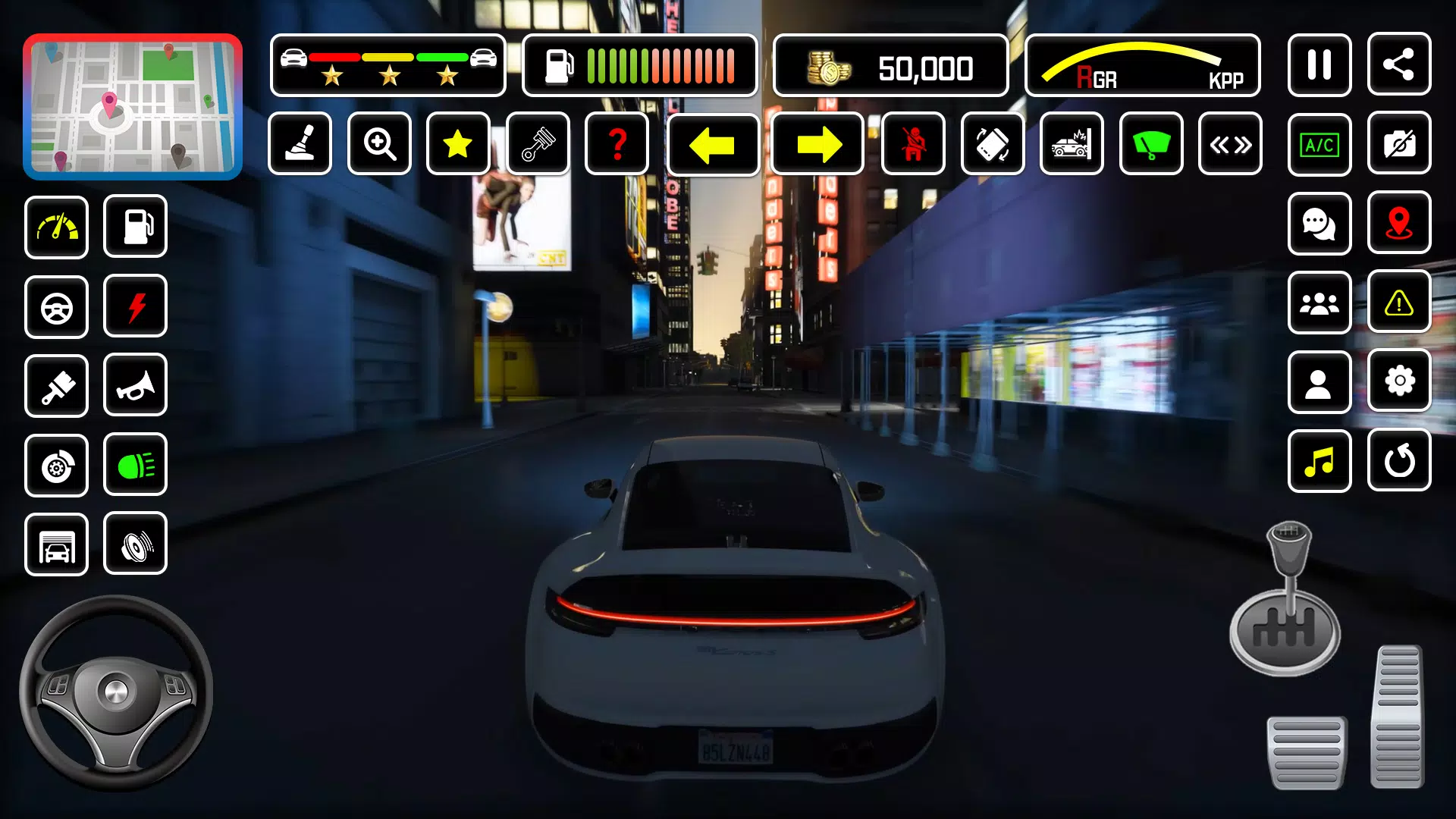
Task: Enable the headlights toggle
Action: (135, 465)
